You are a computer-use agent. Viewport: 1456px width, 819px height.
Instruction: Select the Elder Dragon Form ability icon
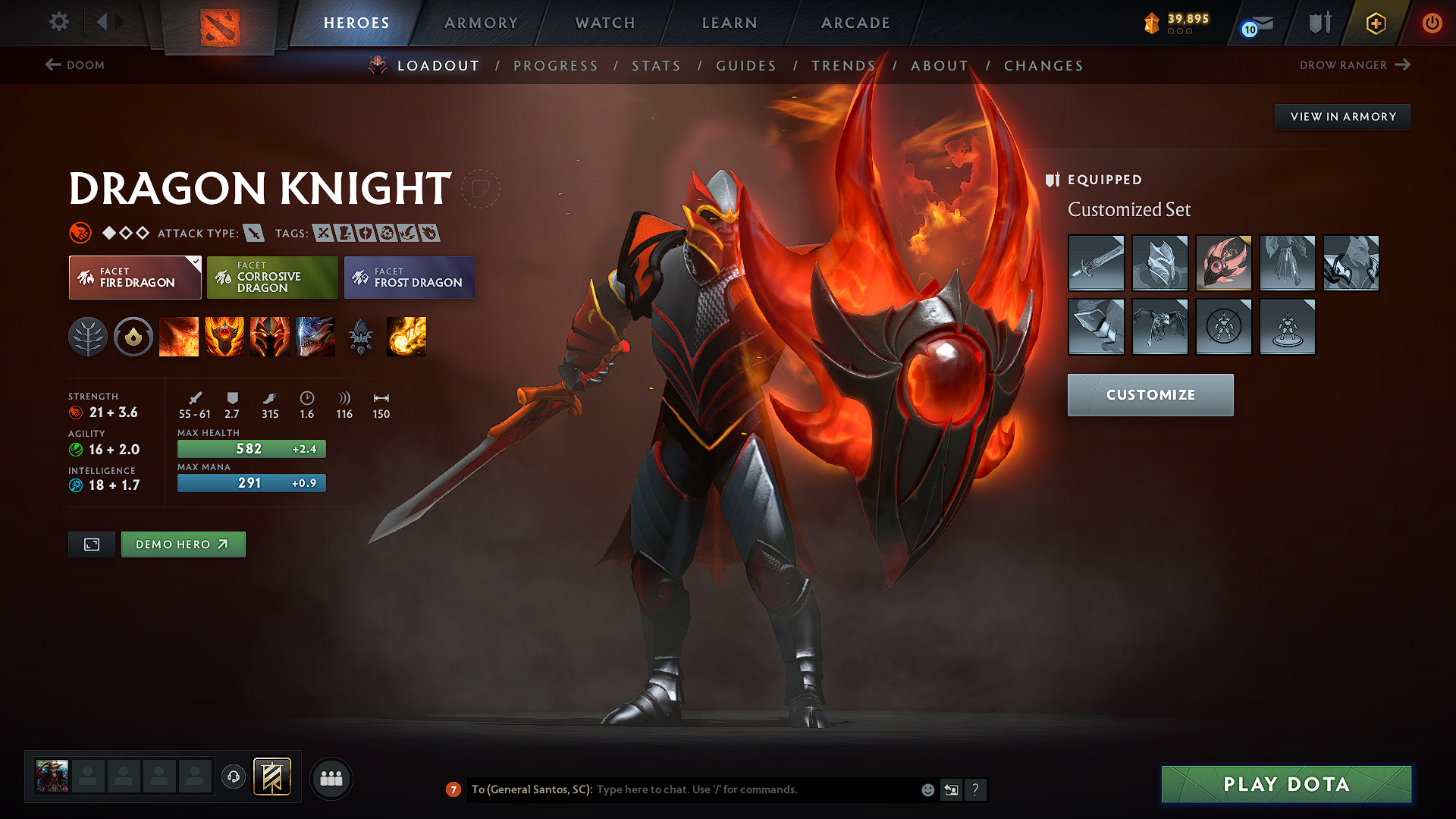315,337
